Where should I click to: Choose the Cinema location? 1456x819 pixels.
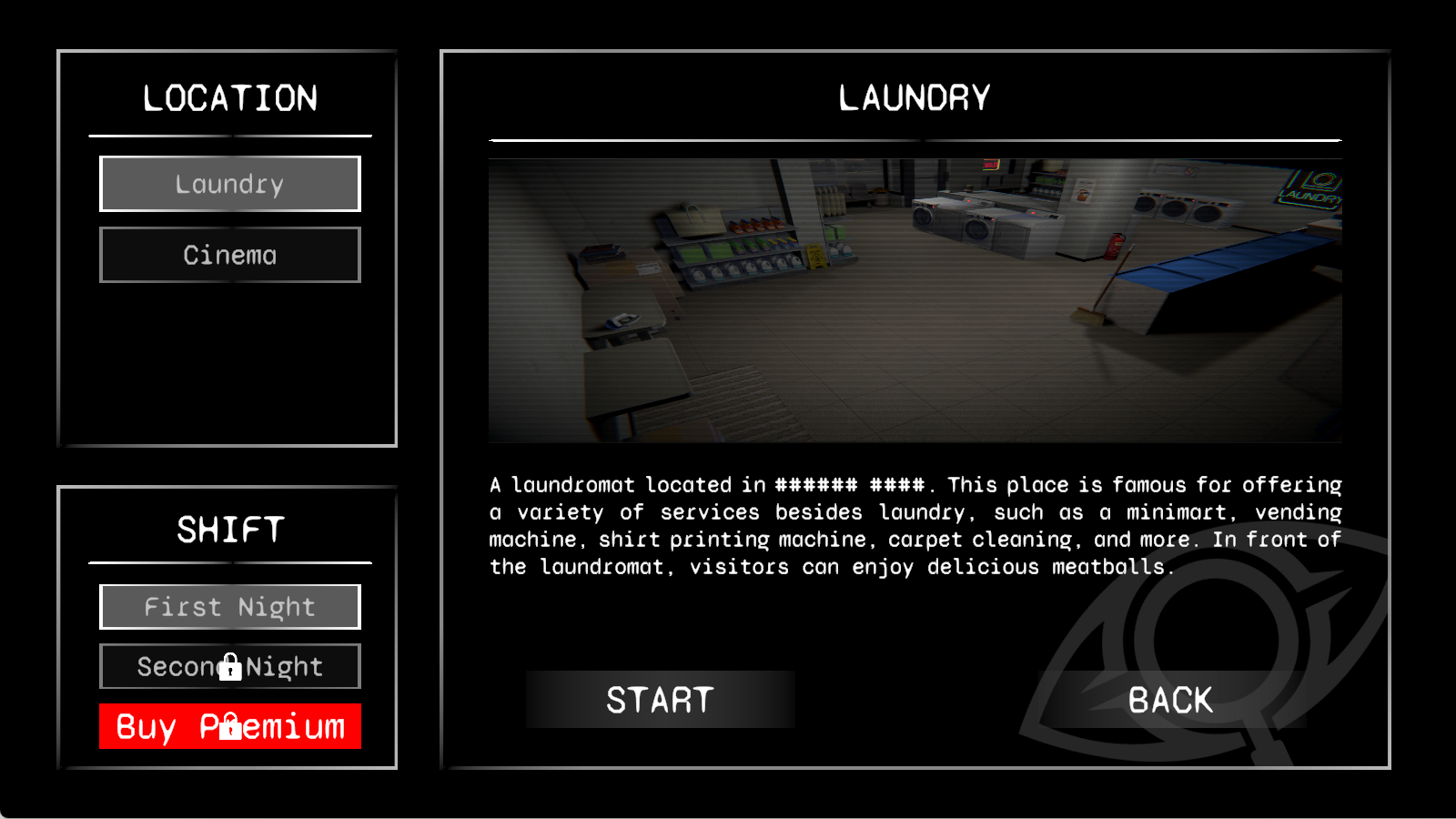pyautogui.click(x=229, y=255)
